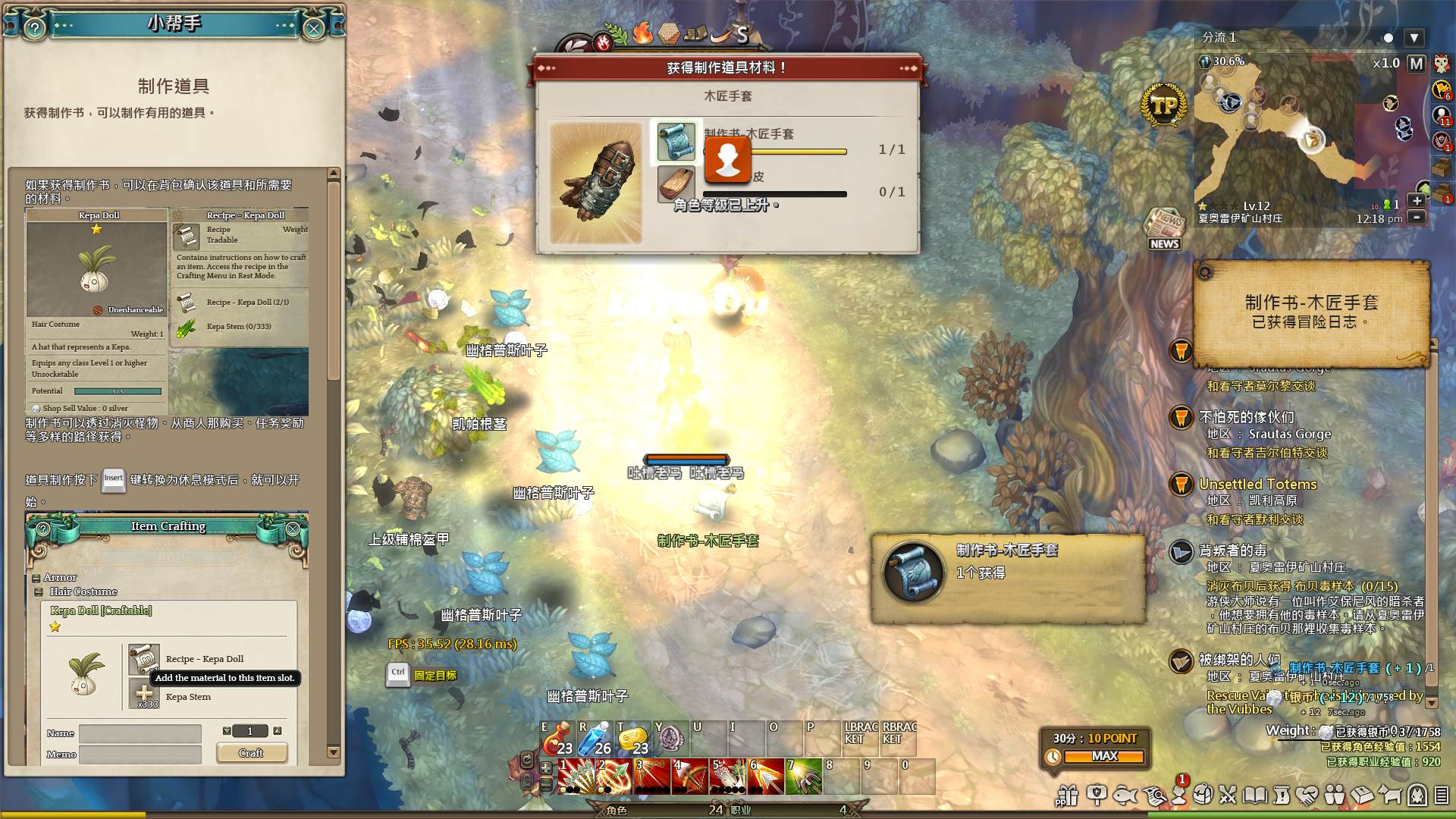Select the gold bar item in hotbar
1456x819 pixels.
(632, 738)
